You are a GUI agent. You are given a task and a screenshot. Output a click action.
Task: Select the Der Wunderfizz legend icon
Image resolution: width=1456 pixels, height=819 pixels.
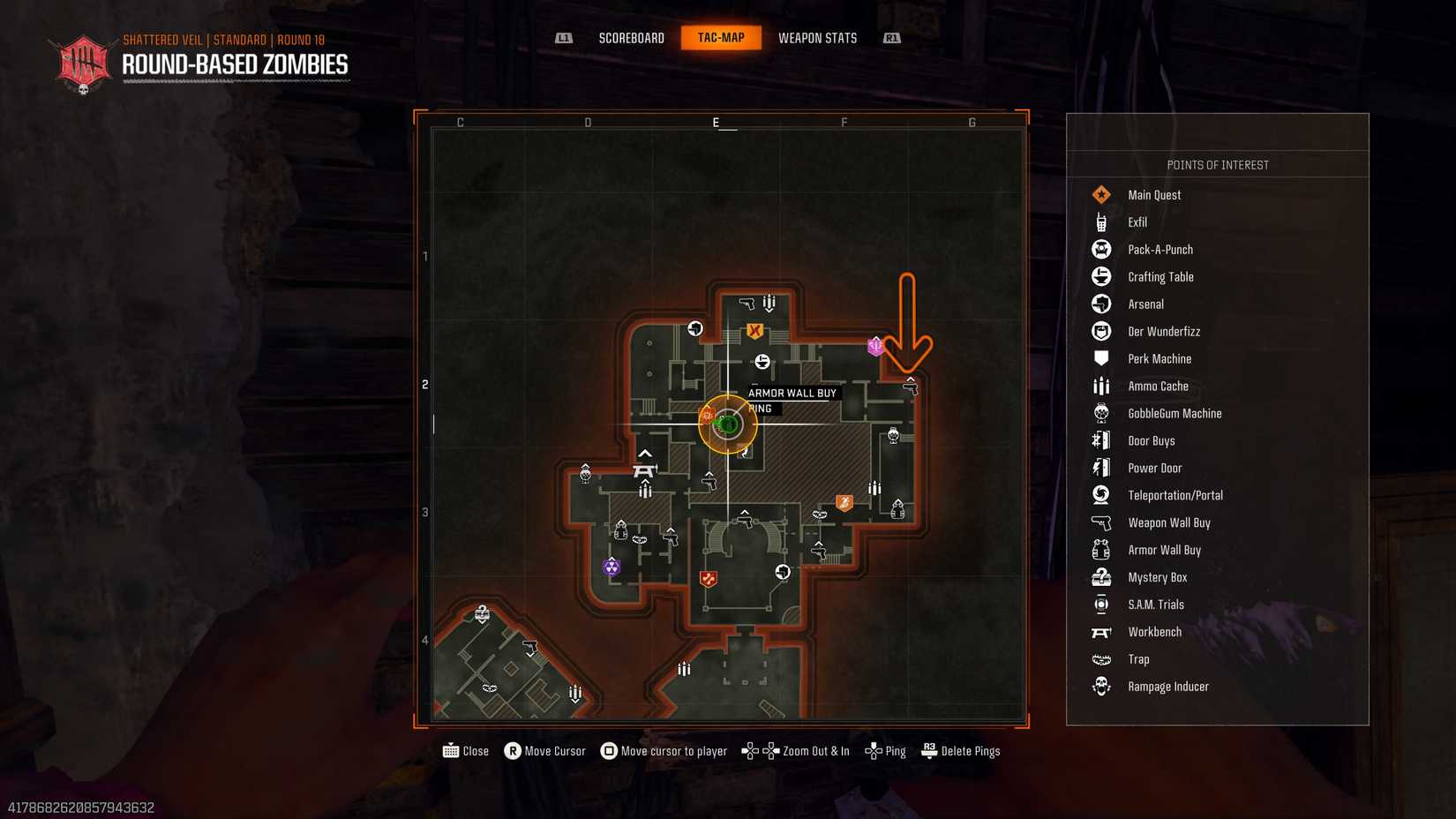click(x=1100, y=331)
